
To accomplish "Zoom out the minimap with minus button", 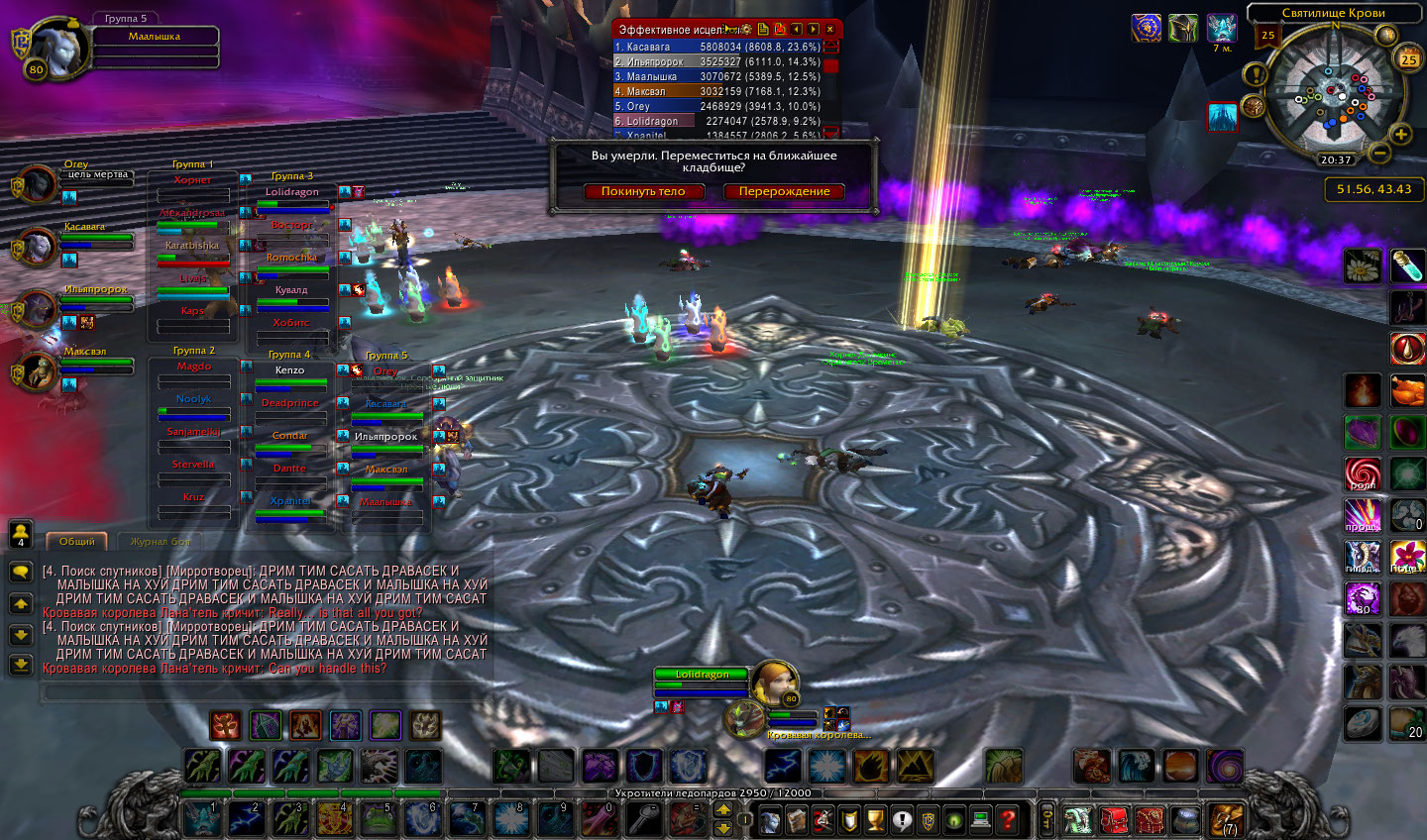I will (1378, 153).
